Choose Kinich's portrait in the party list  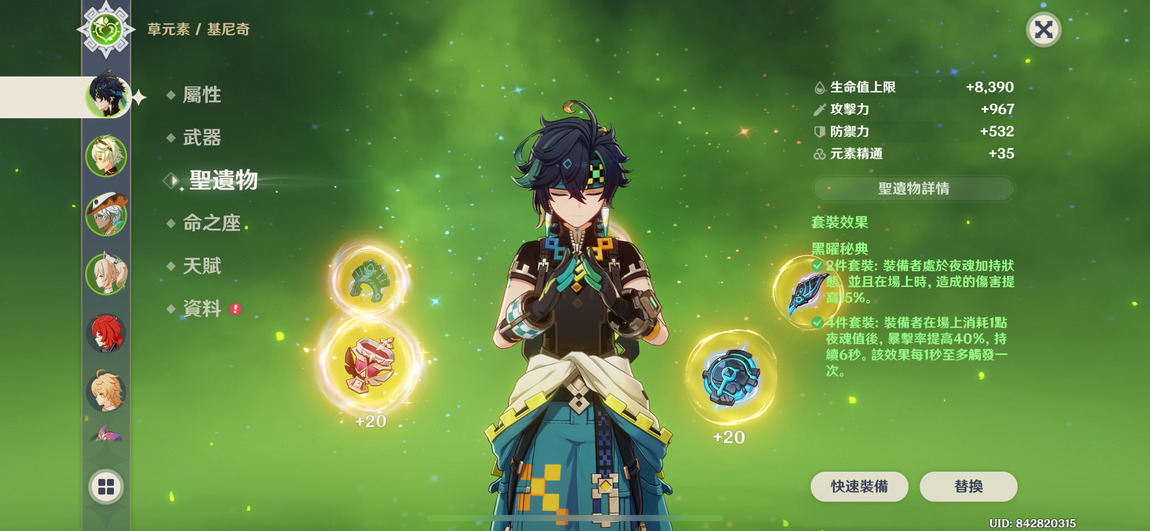106,96
